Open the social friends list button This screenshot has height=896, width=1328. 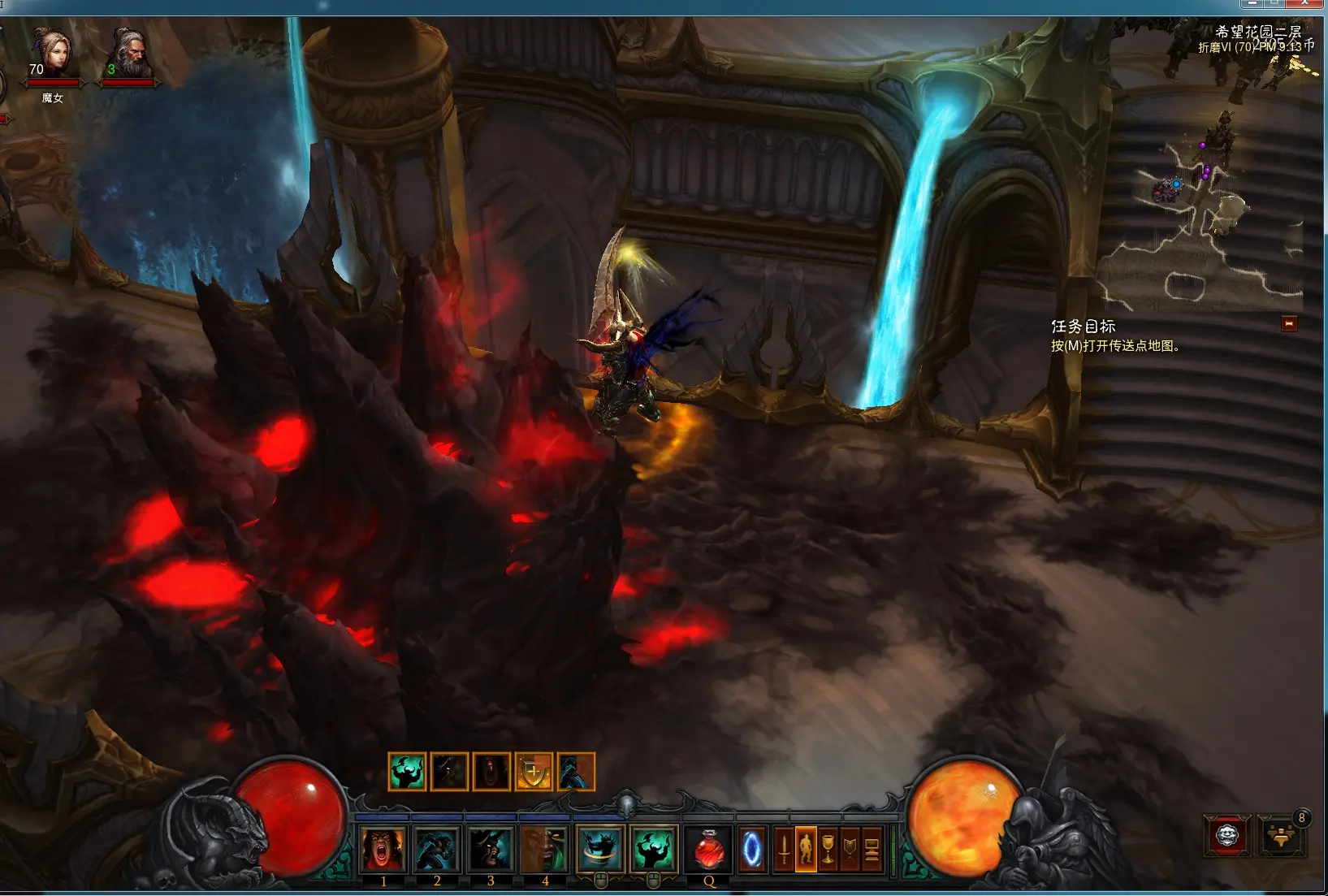1281,835
